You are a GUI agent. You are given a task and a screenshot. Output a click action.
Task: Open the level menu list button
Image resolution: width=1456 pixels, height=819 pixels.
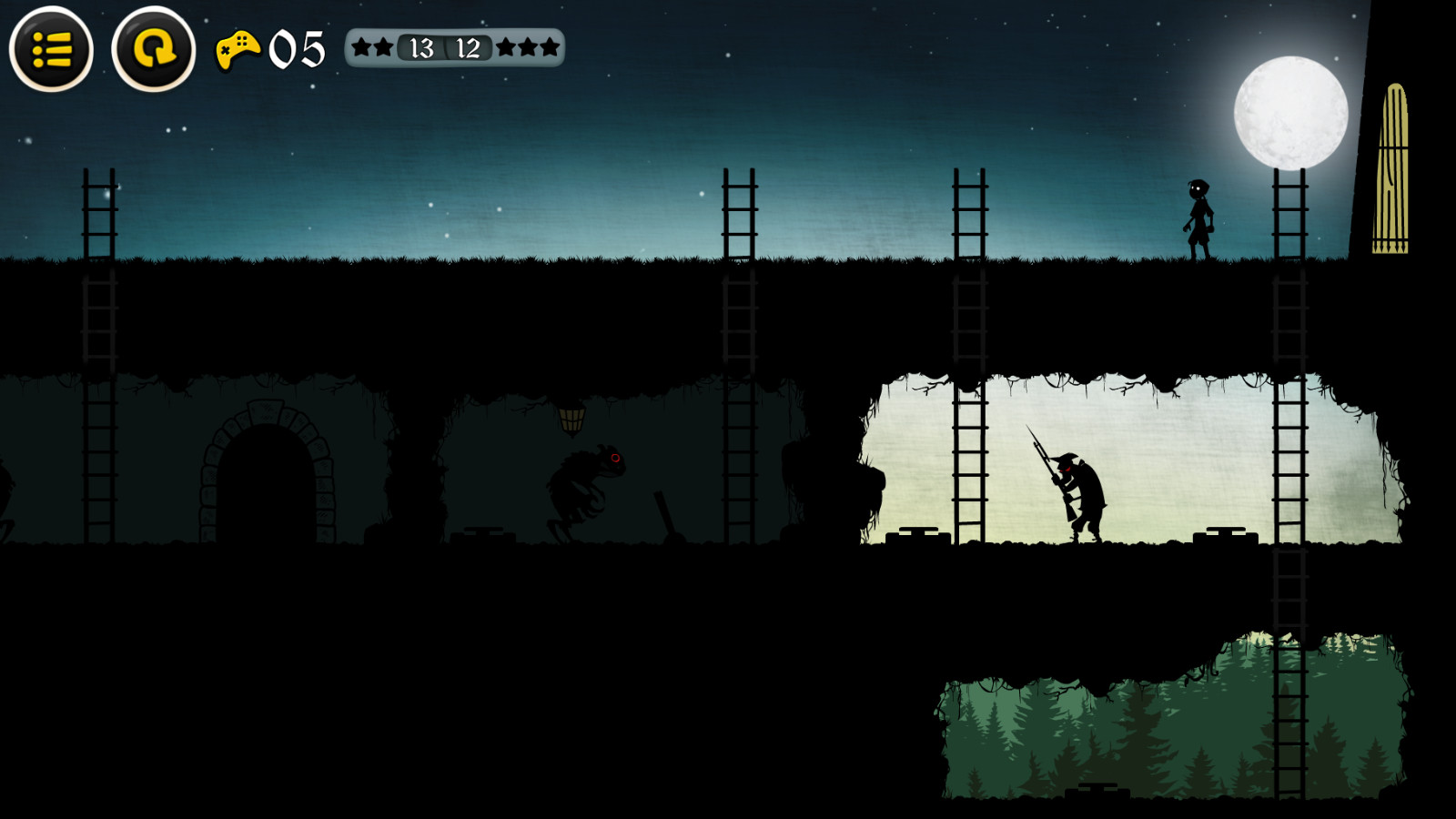pos(51,49)
